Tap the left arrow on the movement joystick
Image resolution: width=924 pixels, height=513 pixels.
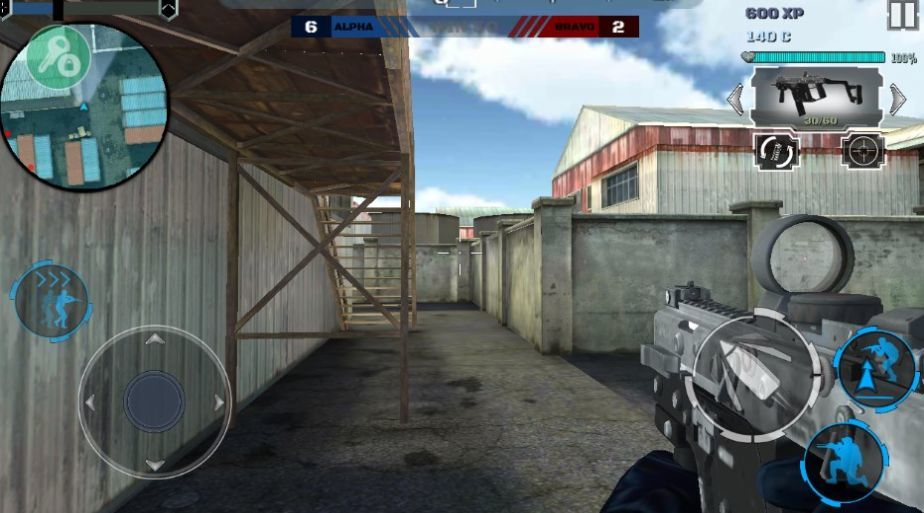point(90,402)
